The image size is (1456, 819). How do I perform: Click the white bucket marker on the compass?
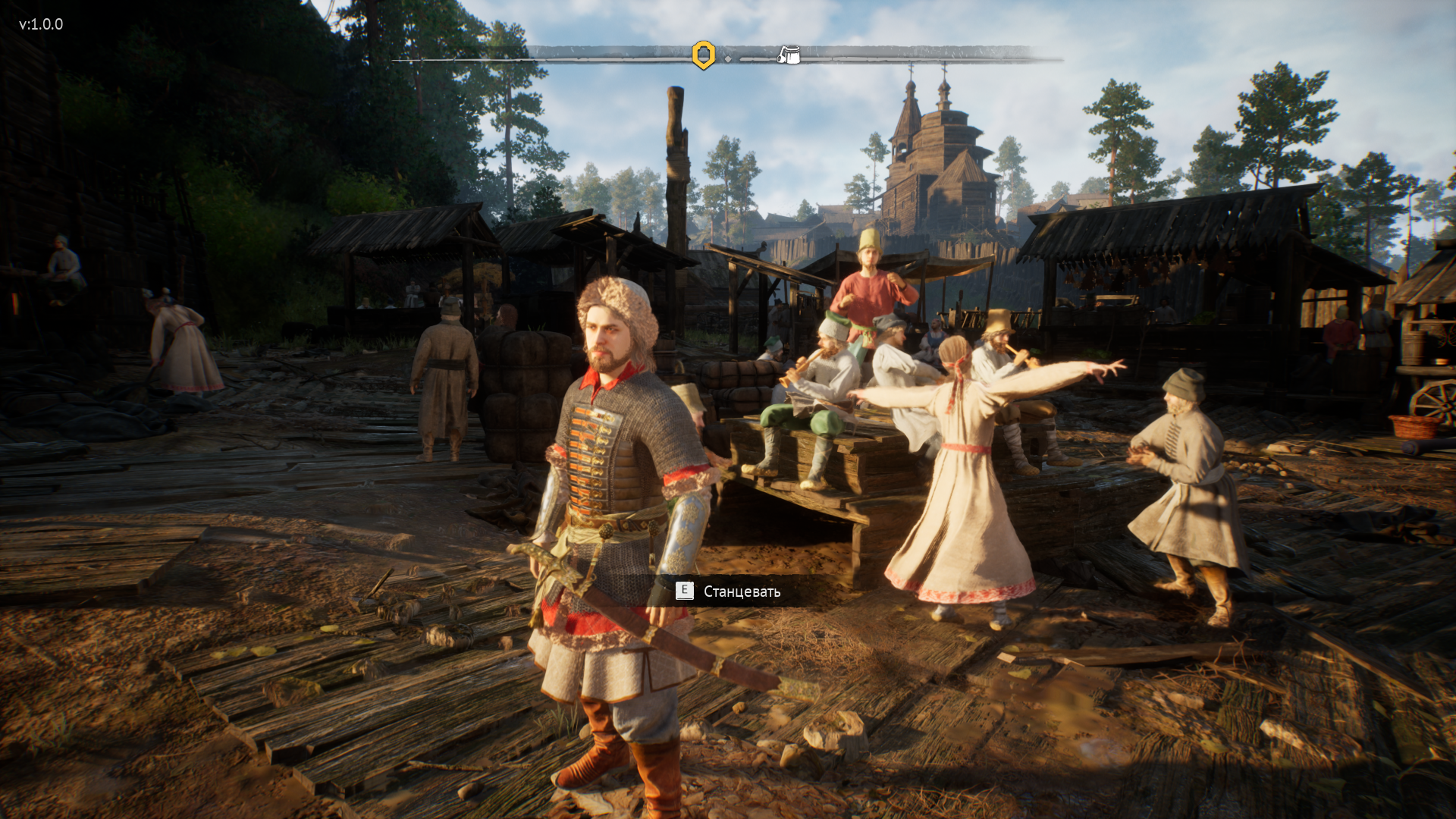[x=789, y=55]
